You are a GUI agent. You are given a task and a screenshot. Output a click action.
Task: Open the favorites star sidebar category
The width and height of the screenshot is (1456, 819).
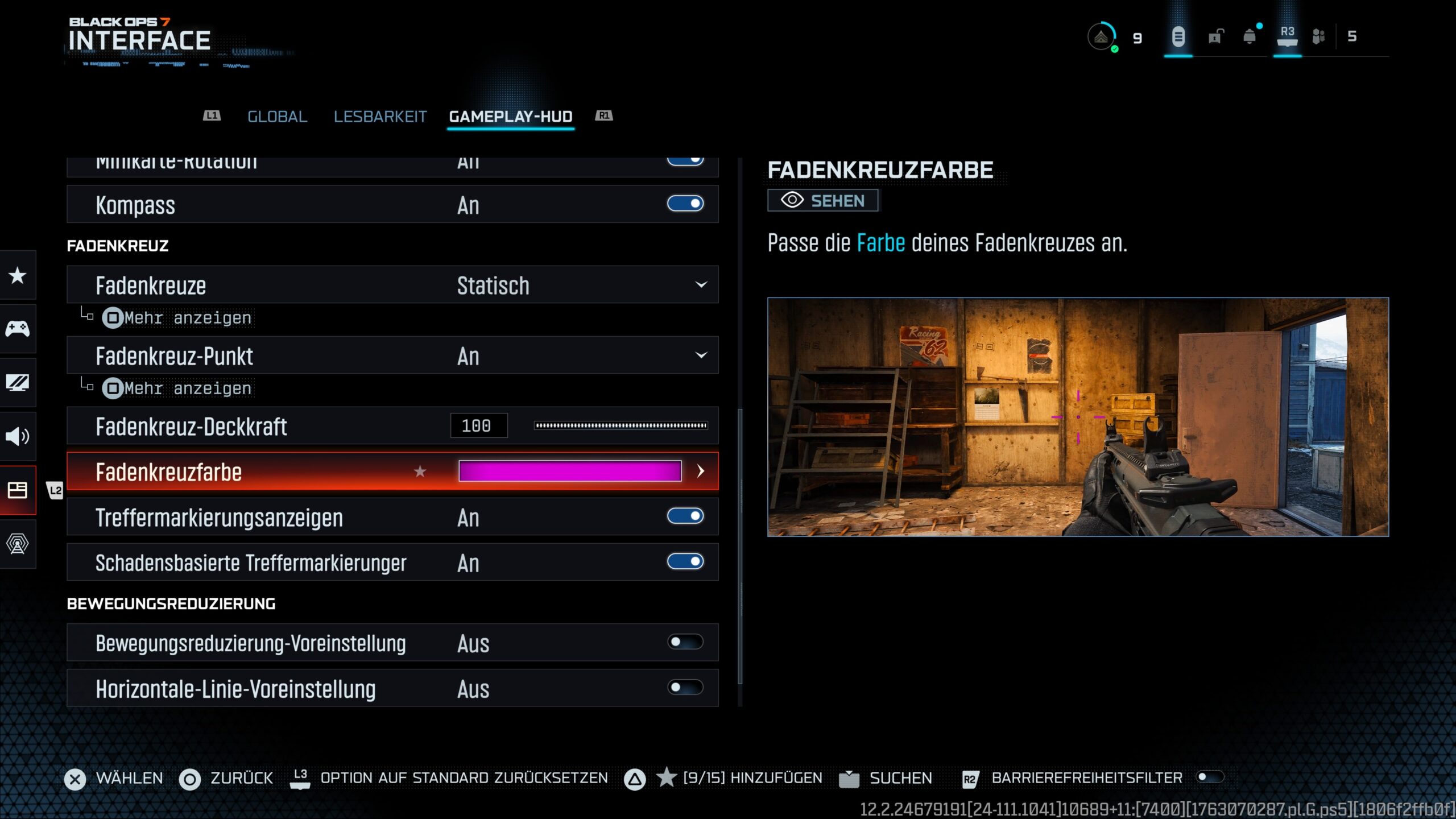coord(18,276)
